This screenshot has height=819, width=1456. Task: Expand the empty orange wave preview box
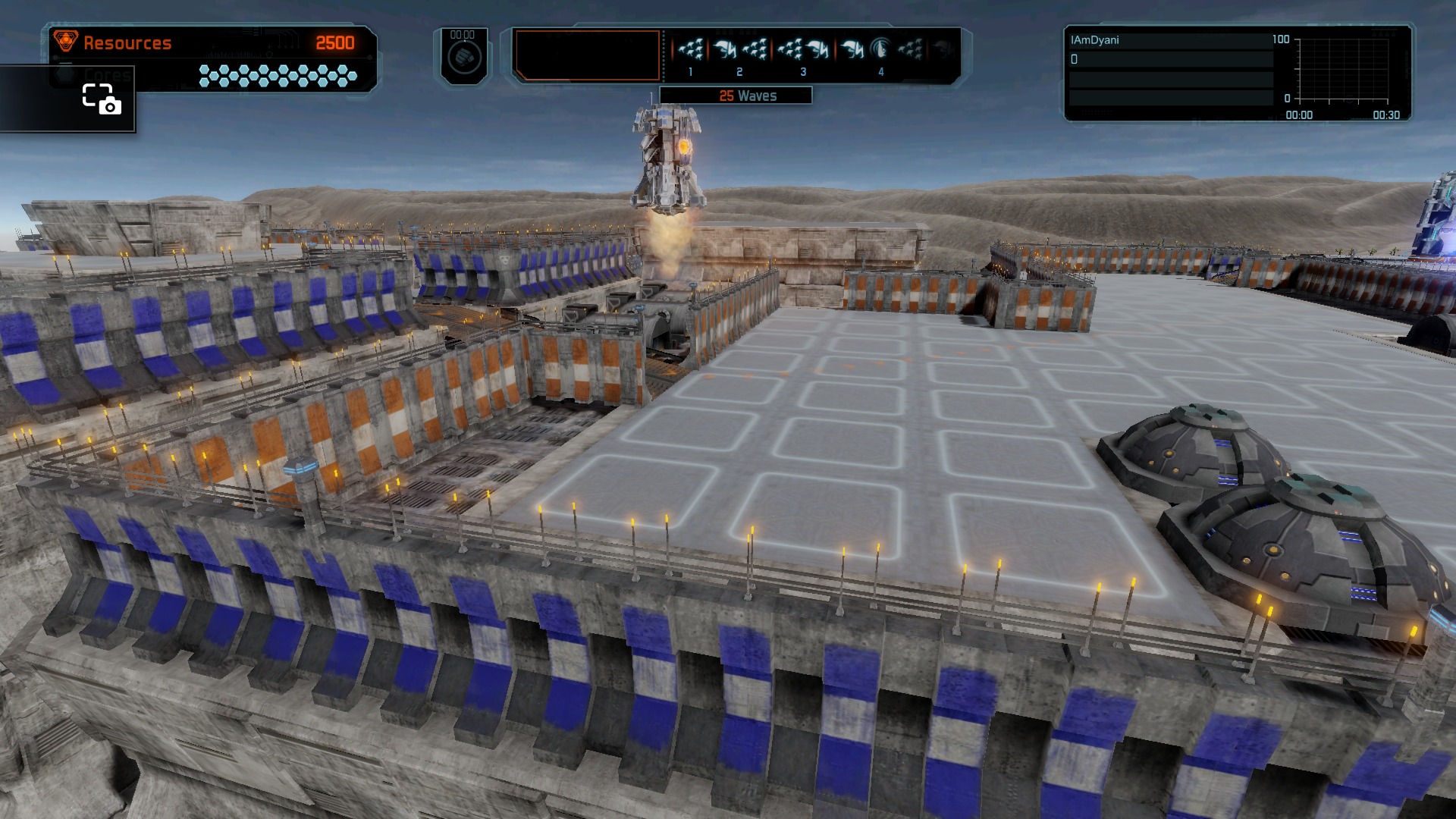pyautogui.click(x=588, y=56)
